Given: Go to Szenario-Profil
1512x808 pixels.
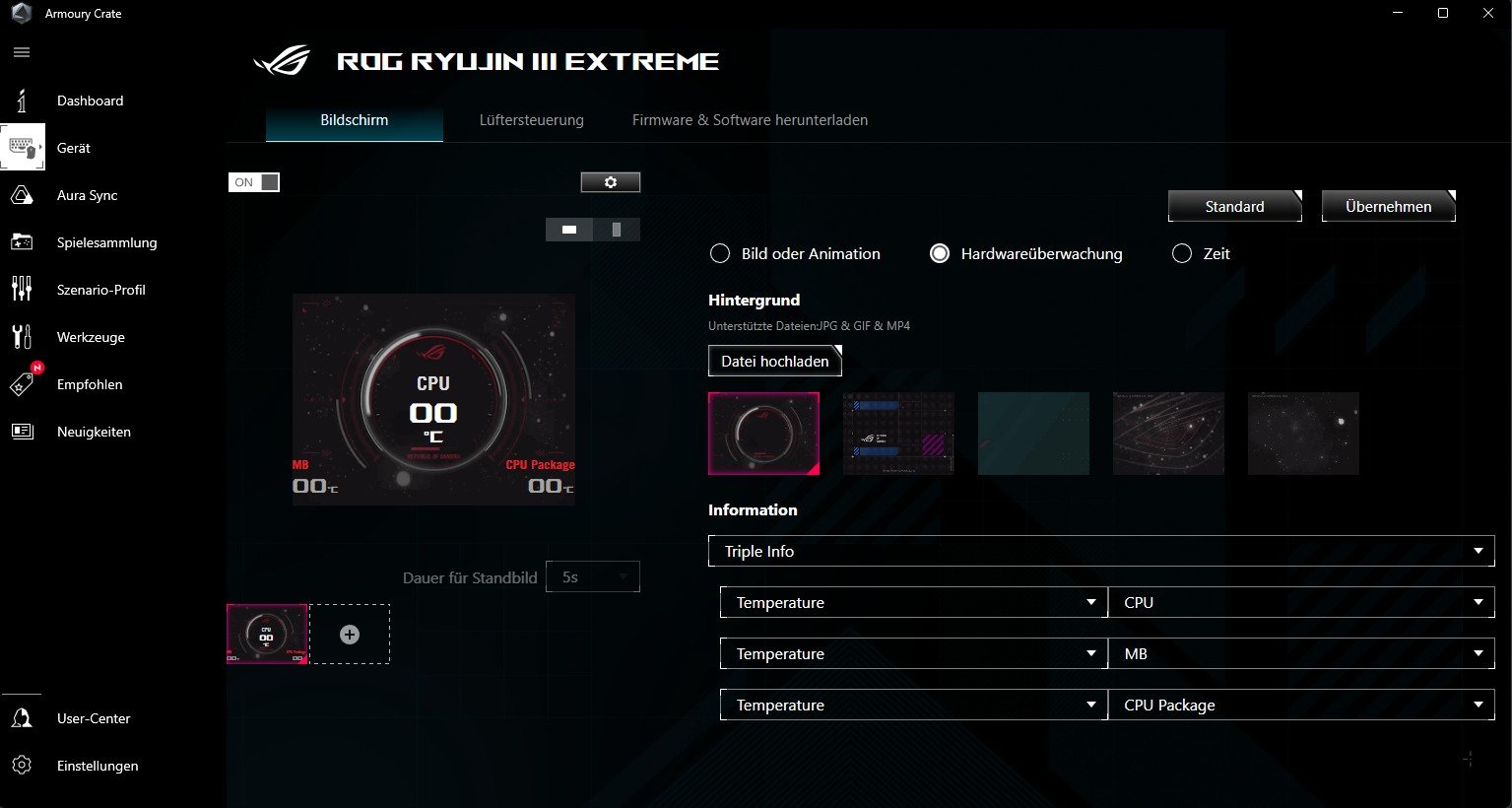Looking at the screenshot, I should click(x=100, y=290).
